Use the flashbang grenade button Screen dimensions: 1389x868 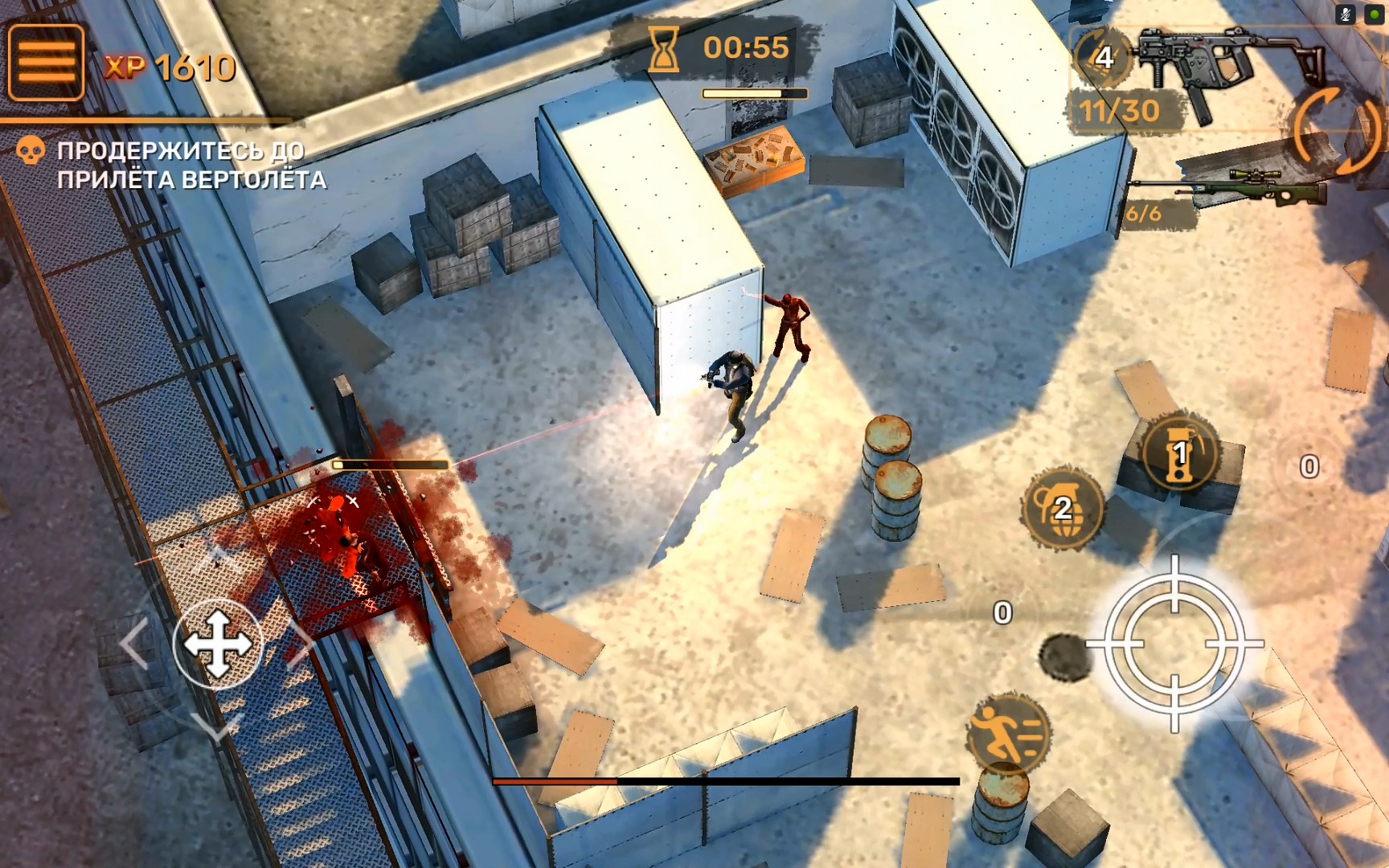click(1179, 454)
